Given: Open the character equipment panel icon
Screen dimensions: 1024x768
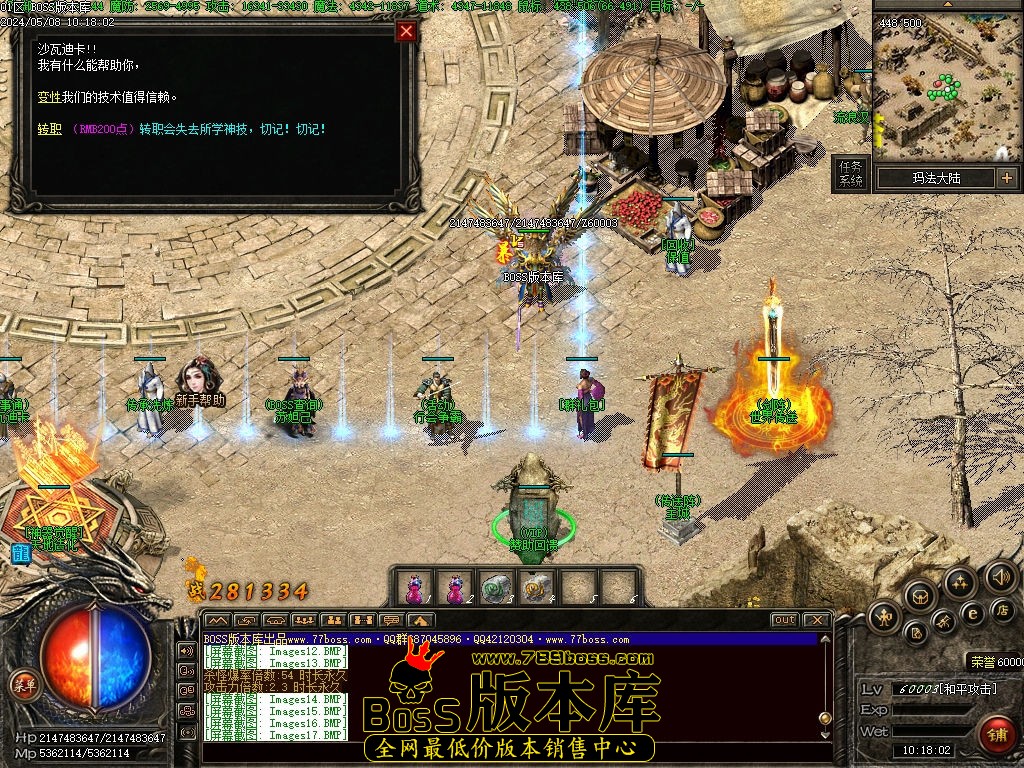Looking at the screenshot, I should [x=885, y=616].
